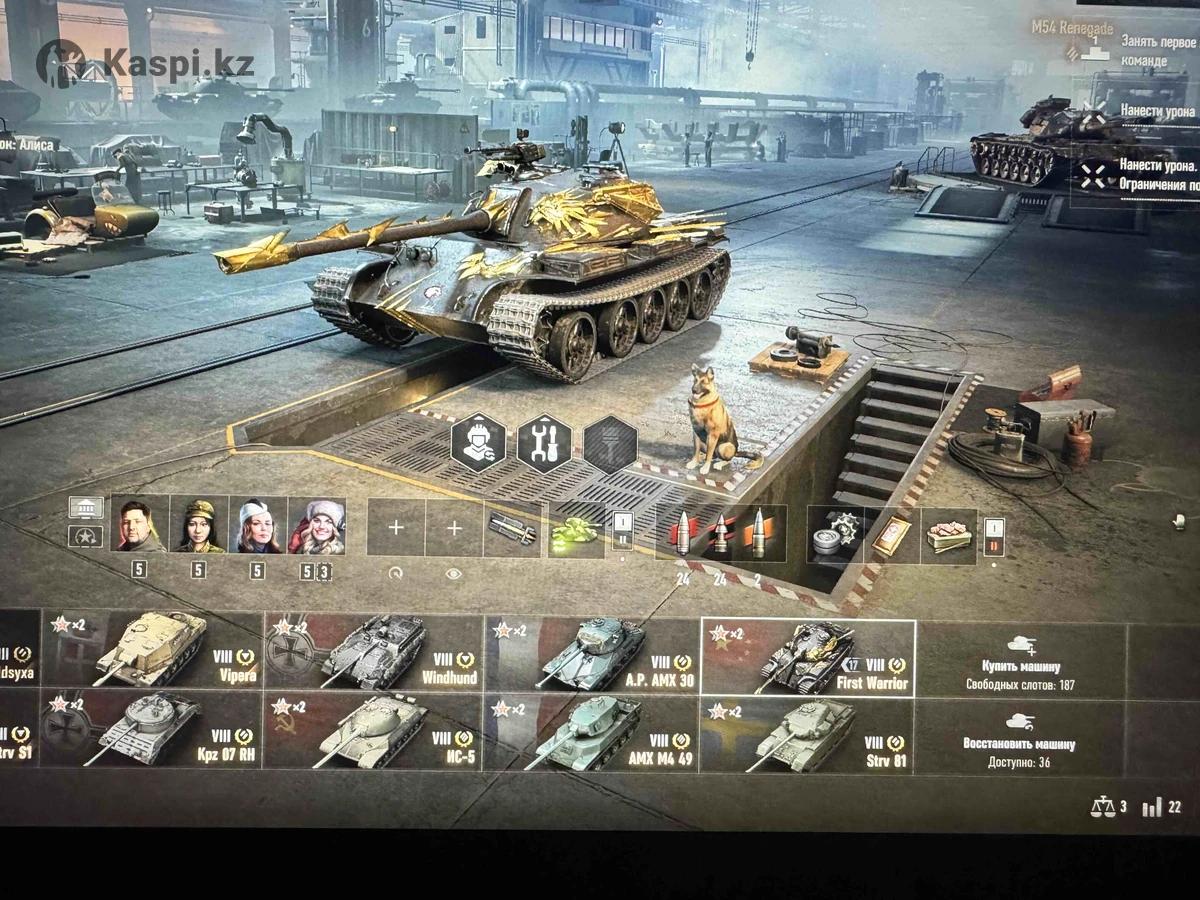The image size is (1200, 900).
Task: Choose the ИС-5 tank in the carousel
Action: click(373, 732)
